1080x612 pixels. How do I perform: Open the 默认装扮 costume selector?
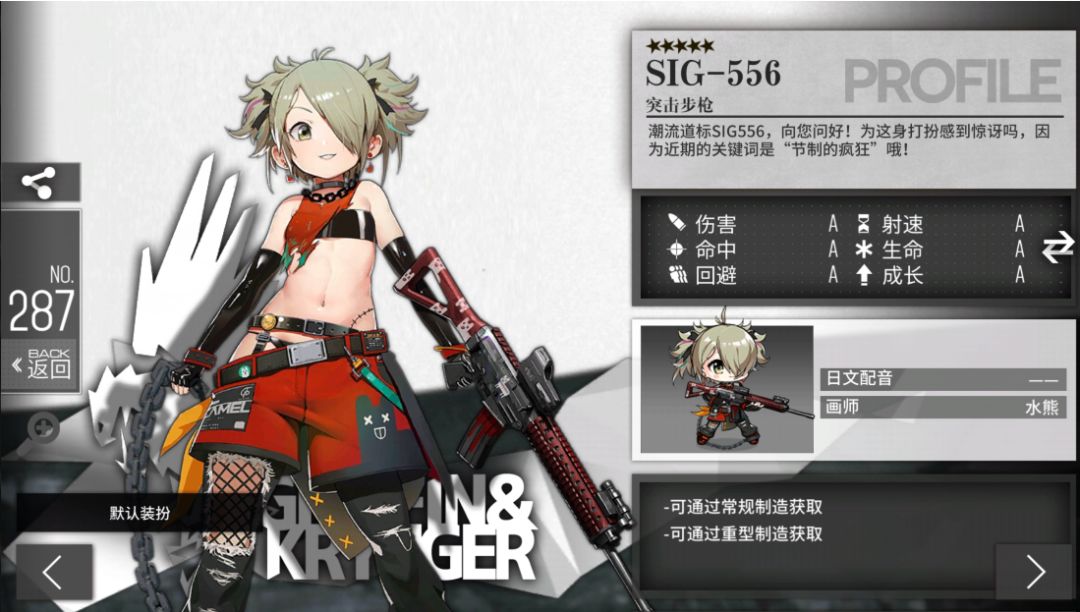[x=140, y=513]
